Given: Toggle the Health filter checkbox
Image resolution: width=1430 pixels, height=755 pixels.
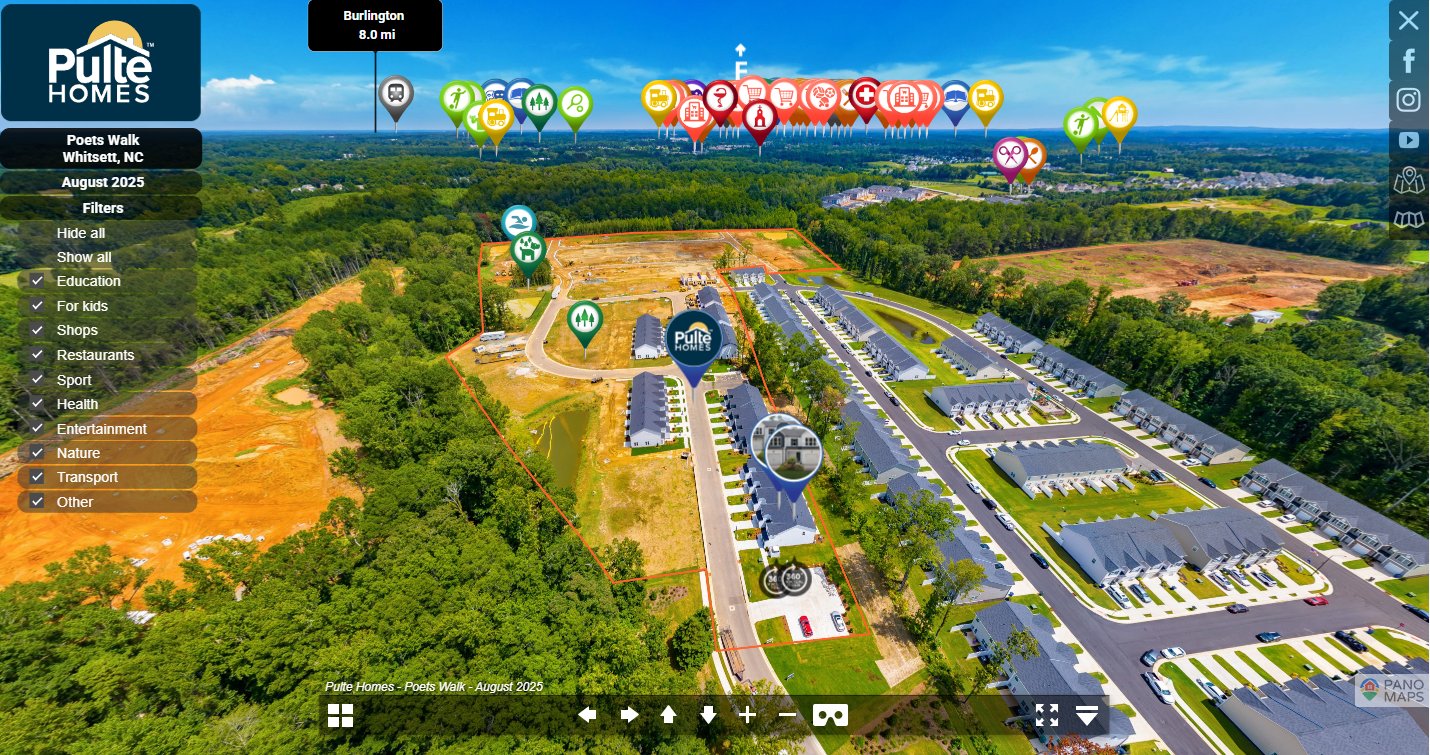Looking at the screenshot, I should [38, 404].
